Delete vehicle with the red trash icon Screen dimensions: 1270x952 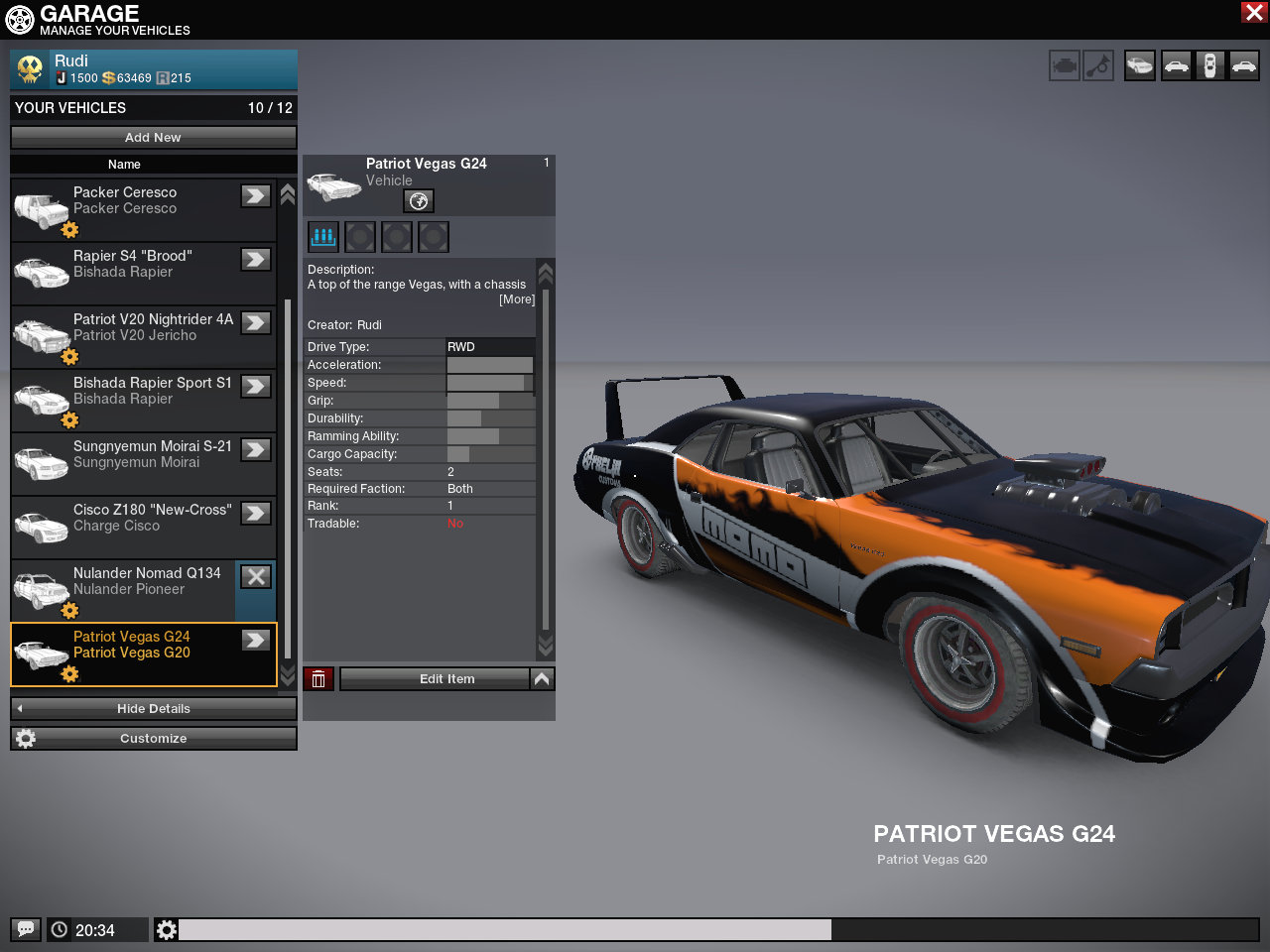318,679
